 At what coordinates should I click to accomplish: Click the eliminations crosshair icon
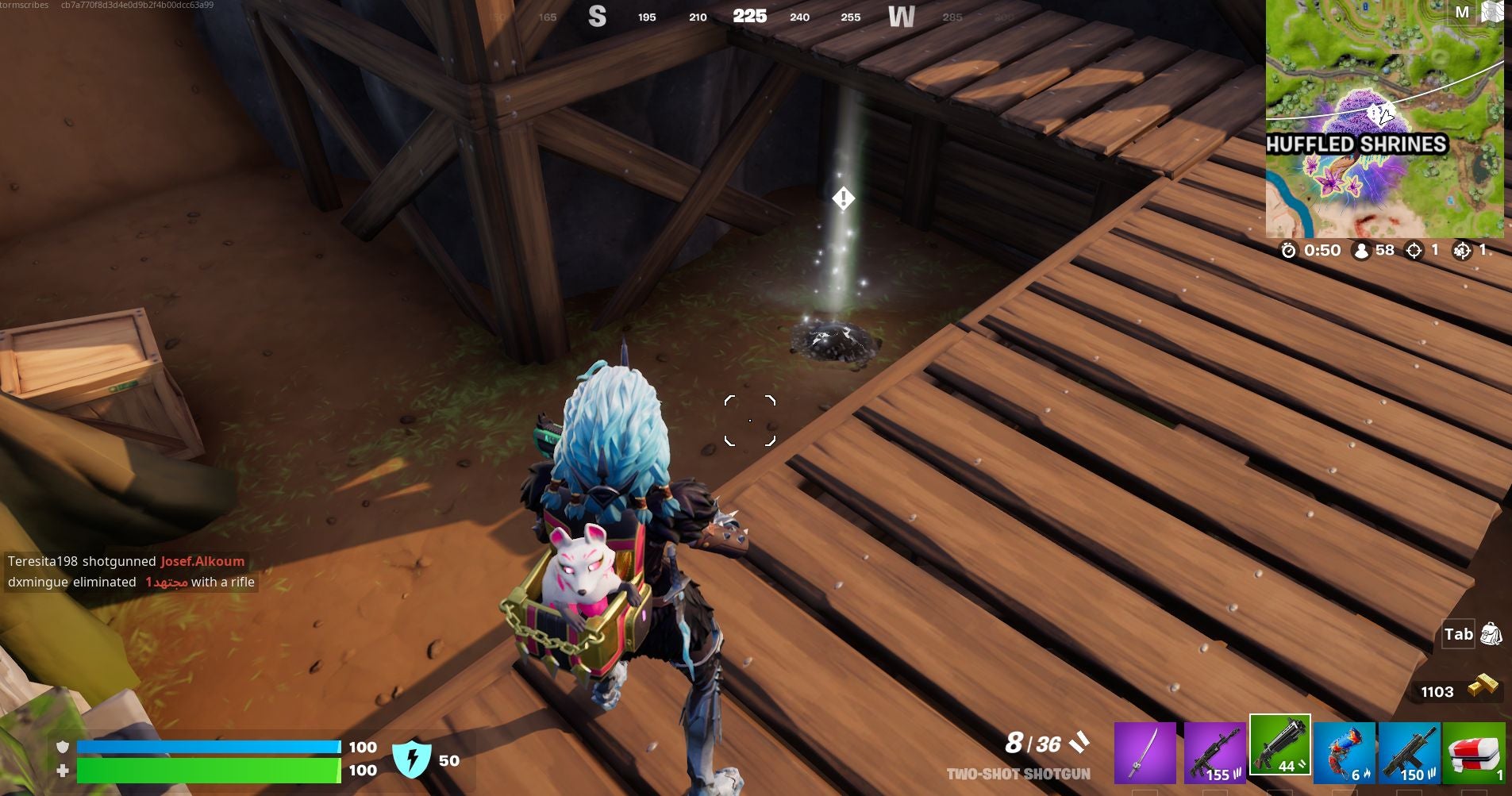point(1414,250)
